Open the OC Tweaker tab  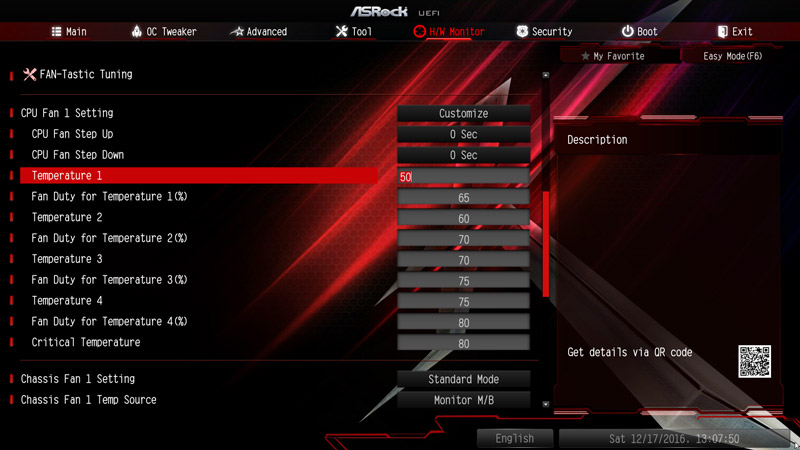pyautogui.click(x=164, y=32)
